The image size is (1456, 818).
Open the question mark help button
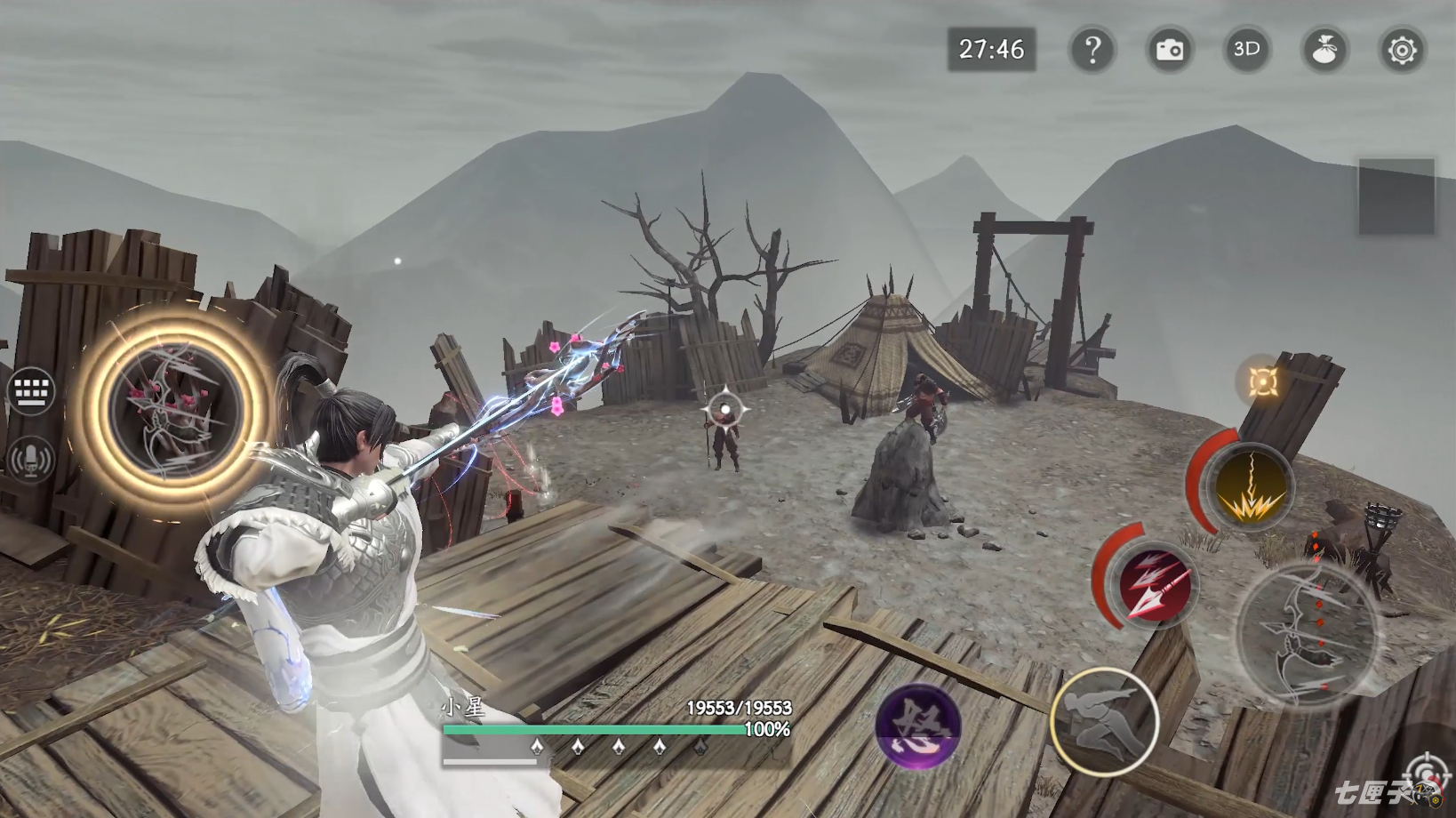coord(1092,50)
